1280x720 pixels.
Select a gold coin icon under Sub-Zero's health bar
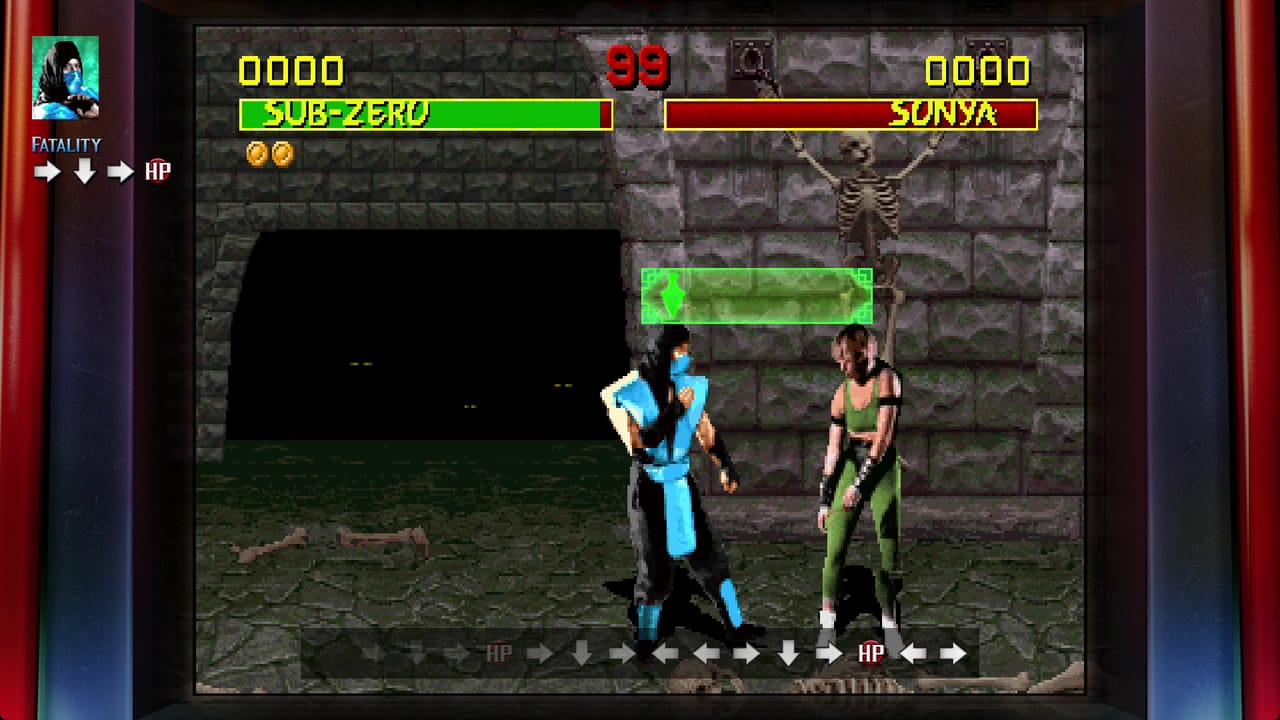pyautogui.click(x=257, y=153)
